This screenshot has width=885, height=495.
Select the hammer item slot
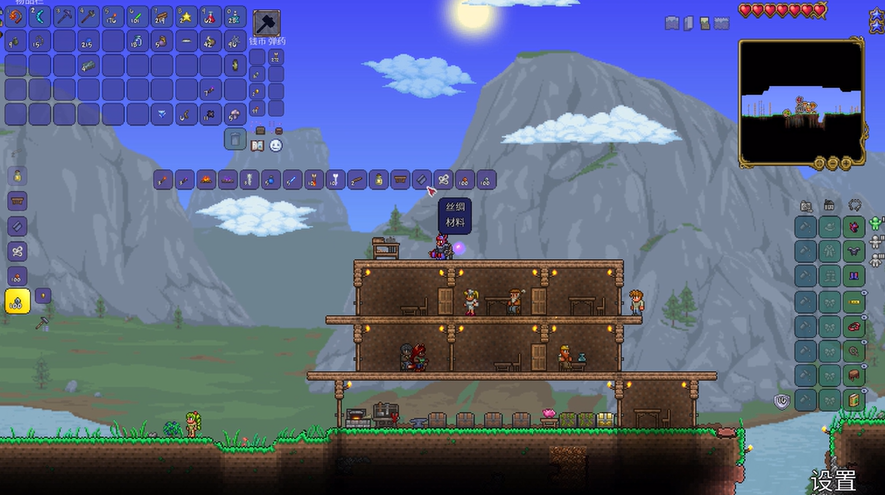pyautogui.click(x=266, y=22)
